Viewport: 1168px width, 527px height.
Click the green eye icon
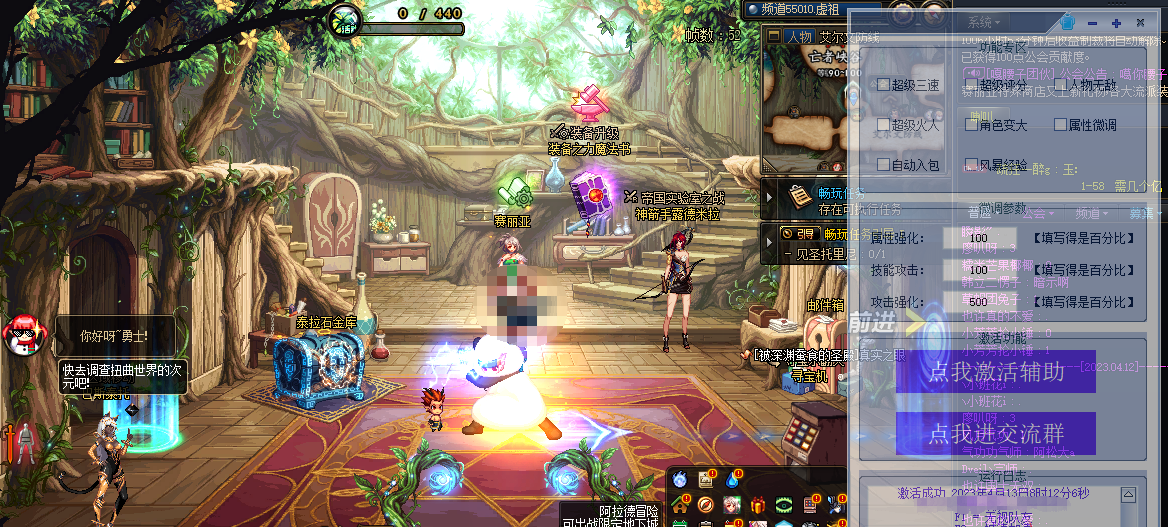pos(783,504)
